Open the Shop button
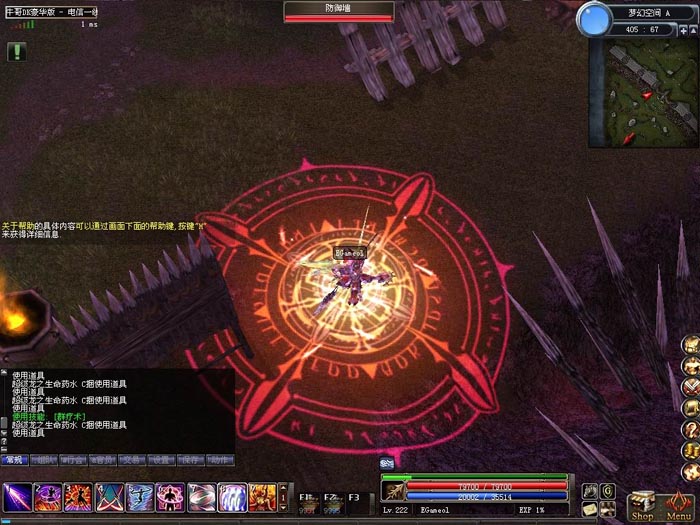700x525 pixels. point(642,505)
